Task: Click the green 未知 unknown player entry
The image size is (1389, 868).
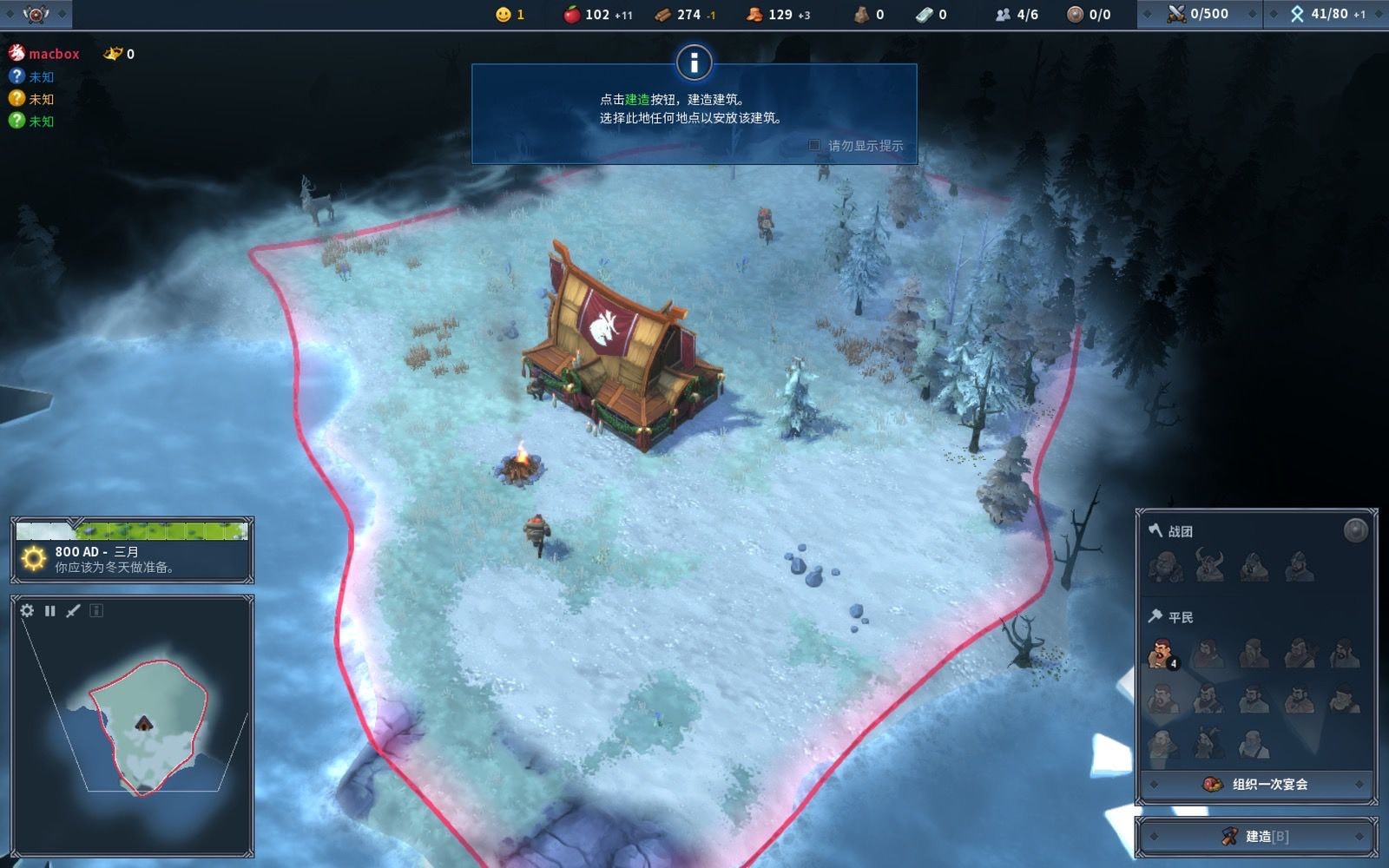Action: (41, 122)
